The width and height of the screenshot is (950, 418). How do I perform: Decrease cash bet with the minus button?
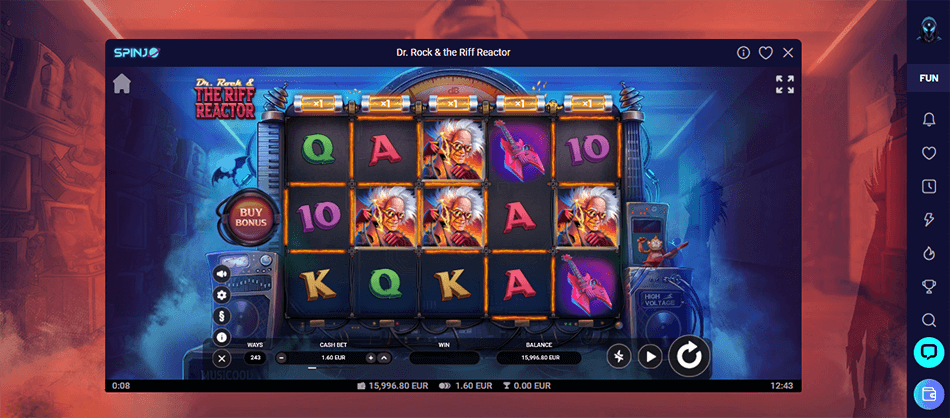(282, 357)
